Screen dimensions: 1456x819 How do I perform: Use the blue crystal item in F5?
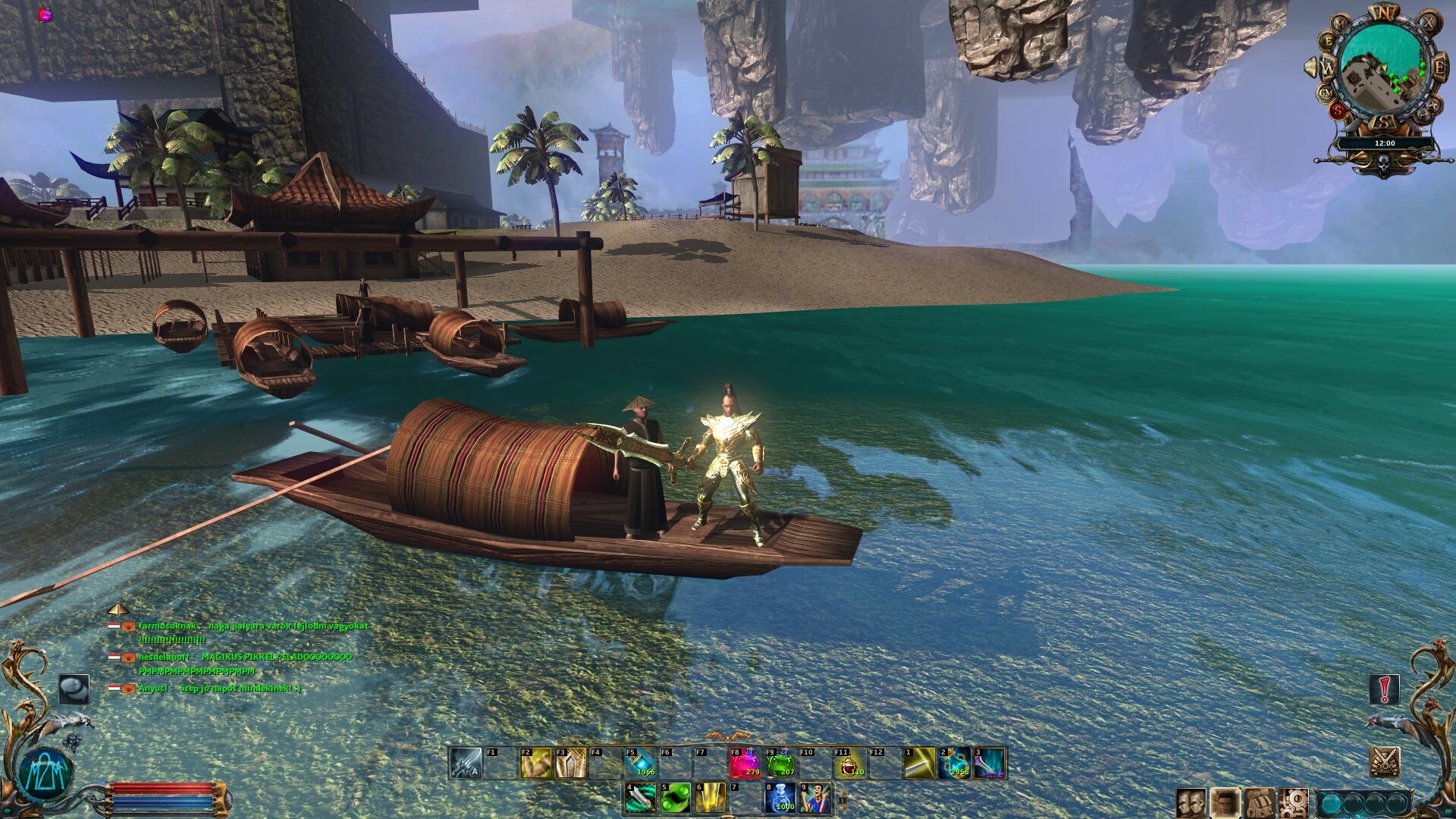(640, 763)
